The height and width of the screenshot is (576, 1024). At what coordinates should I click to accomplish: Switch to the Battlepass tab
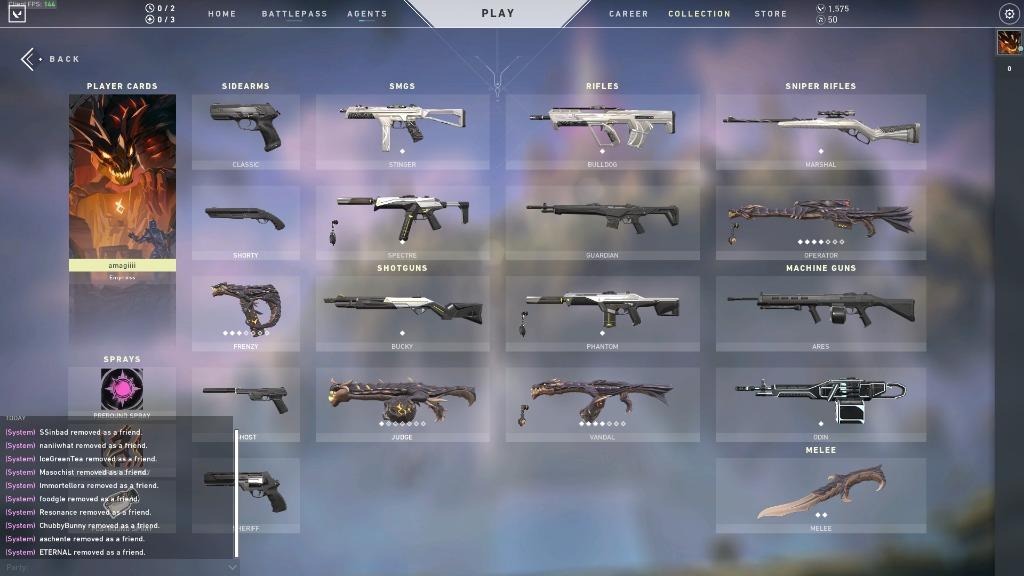coord(294,14)
